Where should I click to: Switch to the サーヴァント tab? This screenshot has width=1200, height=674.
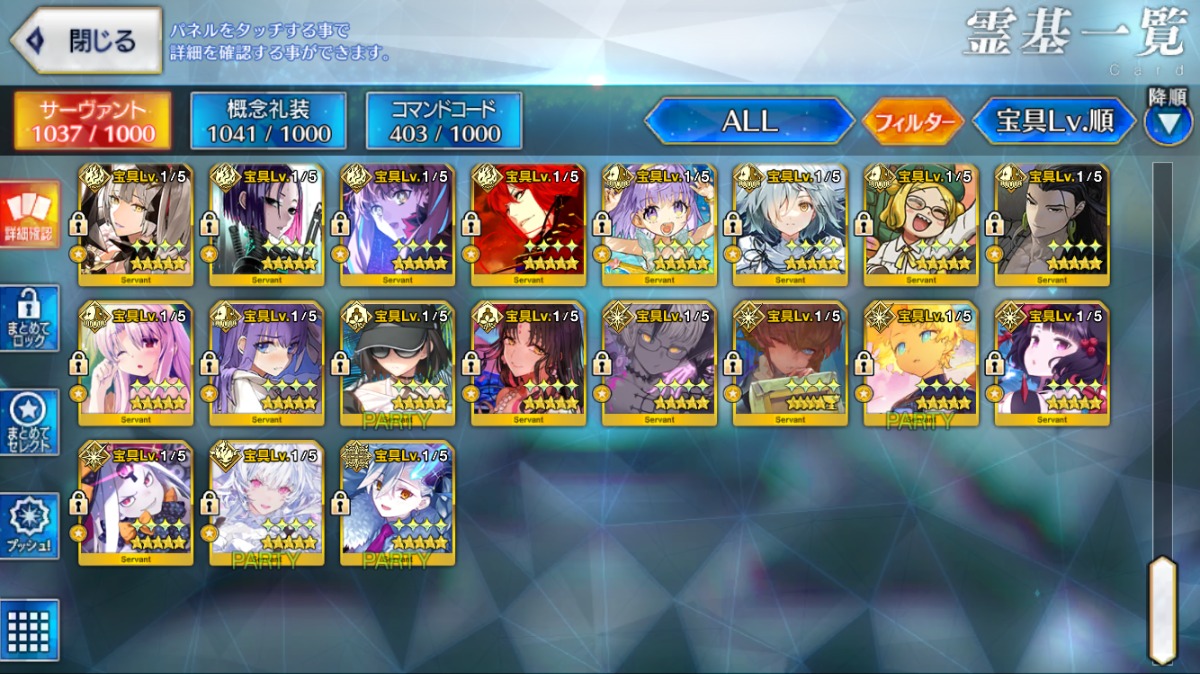pos(92,121)
